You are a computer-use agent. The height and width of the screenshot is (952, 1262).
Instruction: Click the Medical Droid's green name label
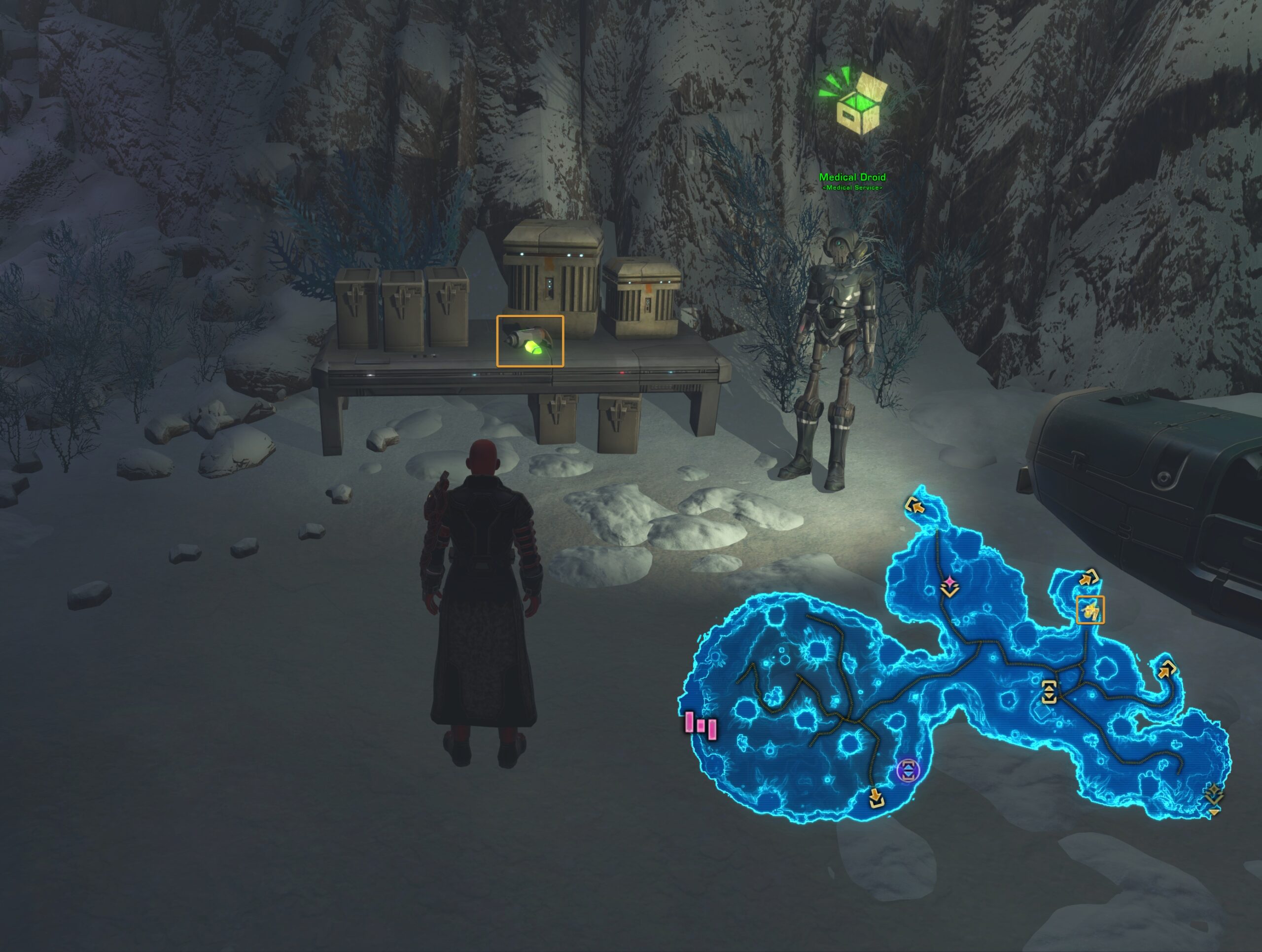click(x=853, y=177)
